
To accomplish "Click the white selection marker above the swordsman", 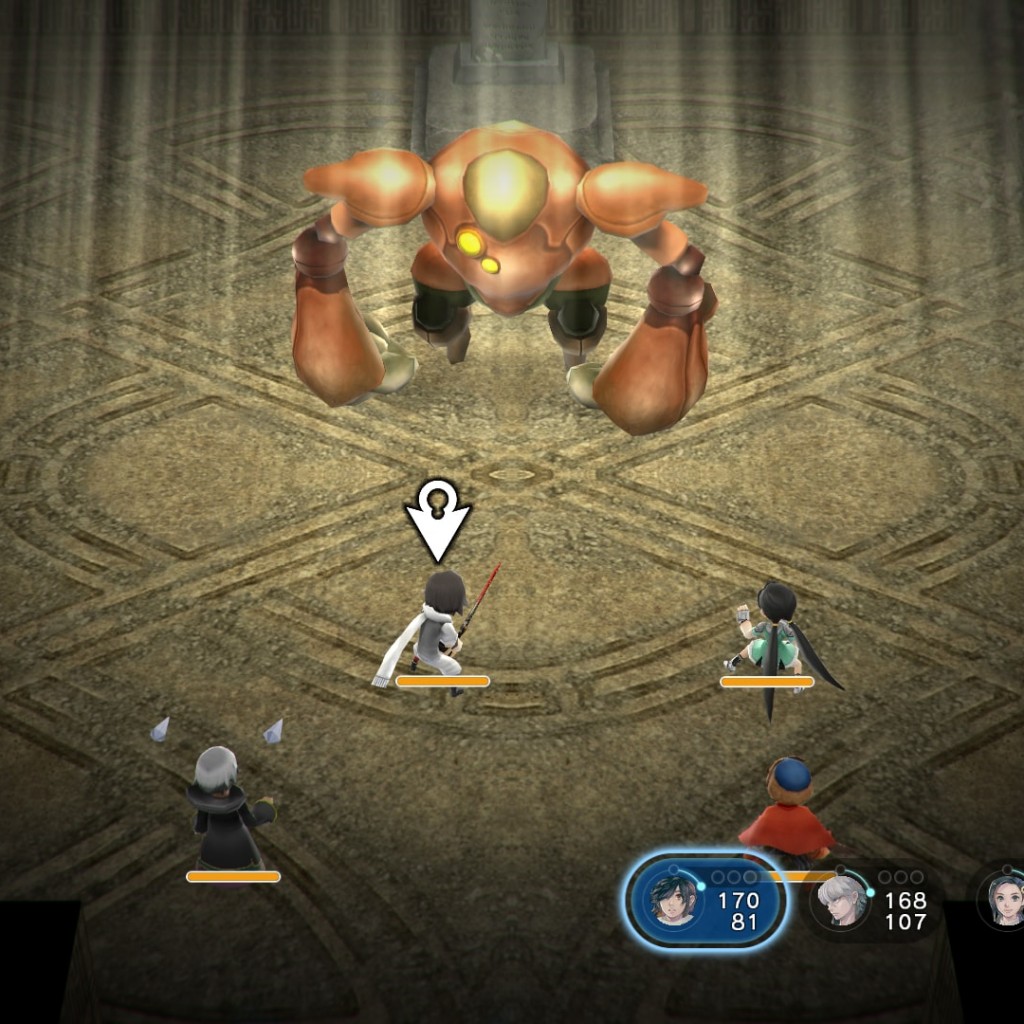I will coord(437,522).
